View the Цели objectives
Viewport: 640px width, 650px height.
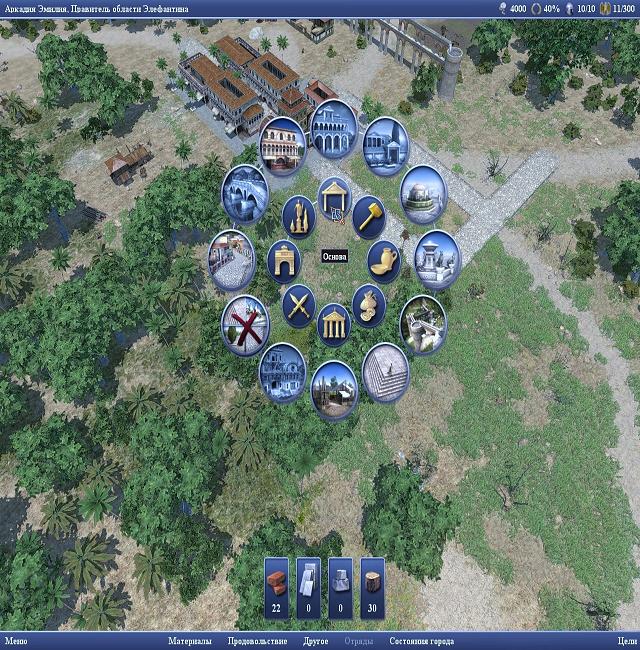(627, 641)
